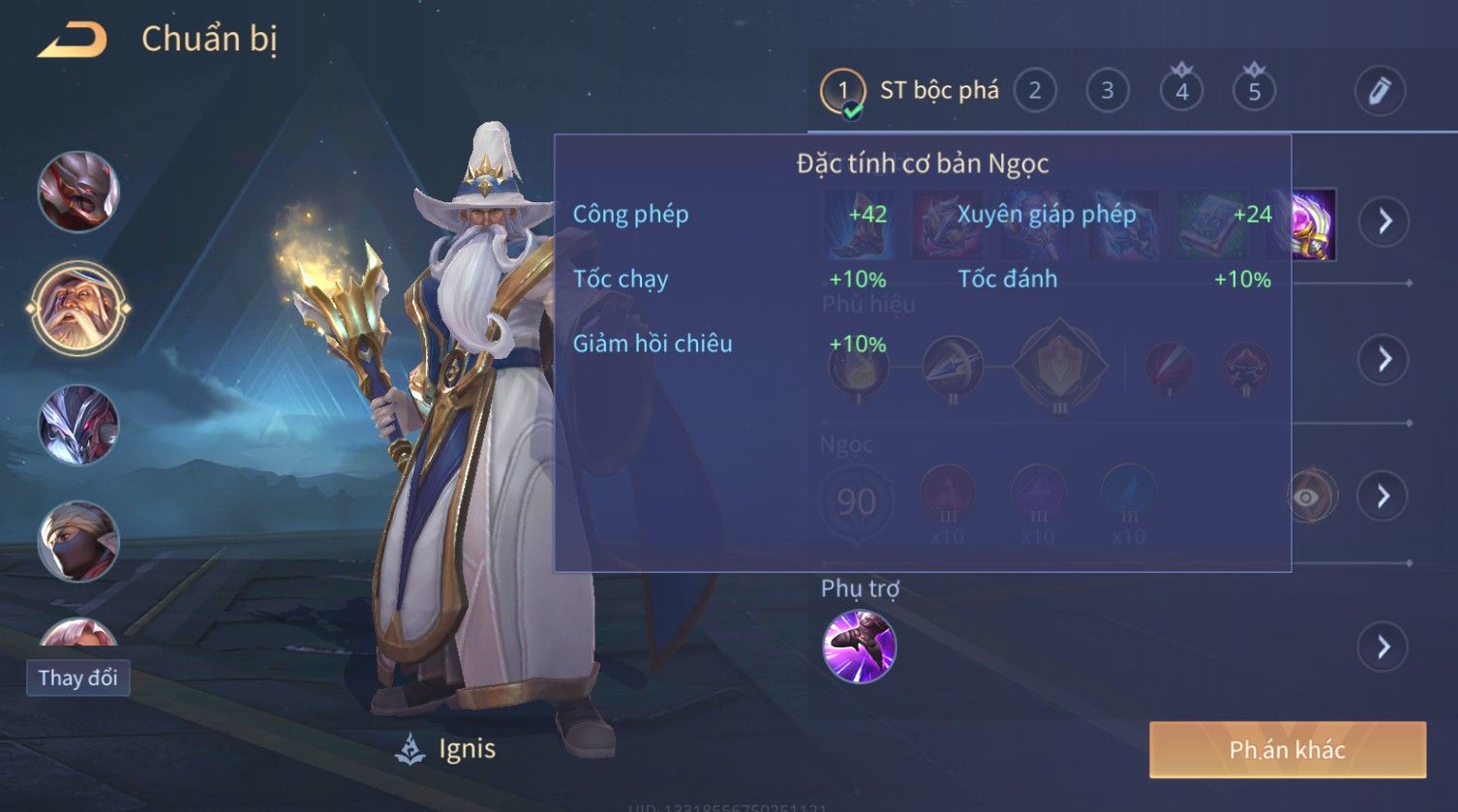Switch to loadout slot 2
This screenshot has width=1458, height=812.
click(1035, 91)
